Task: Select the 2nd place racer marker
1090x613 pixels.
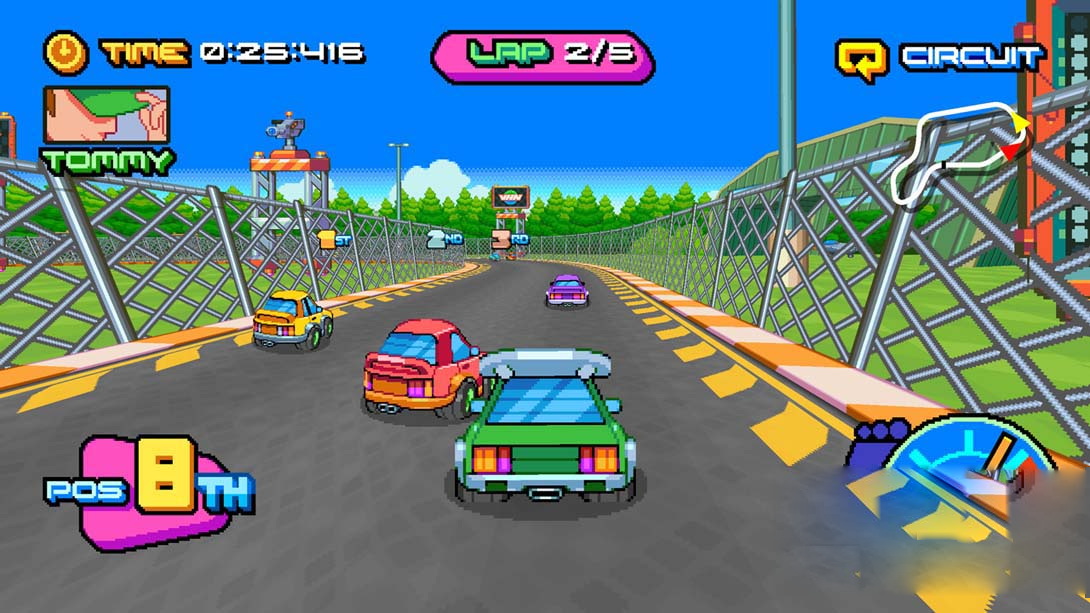Action: pos(443,239)
